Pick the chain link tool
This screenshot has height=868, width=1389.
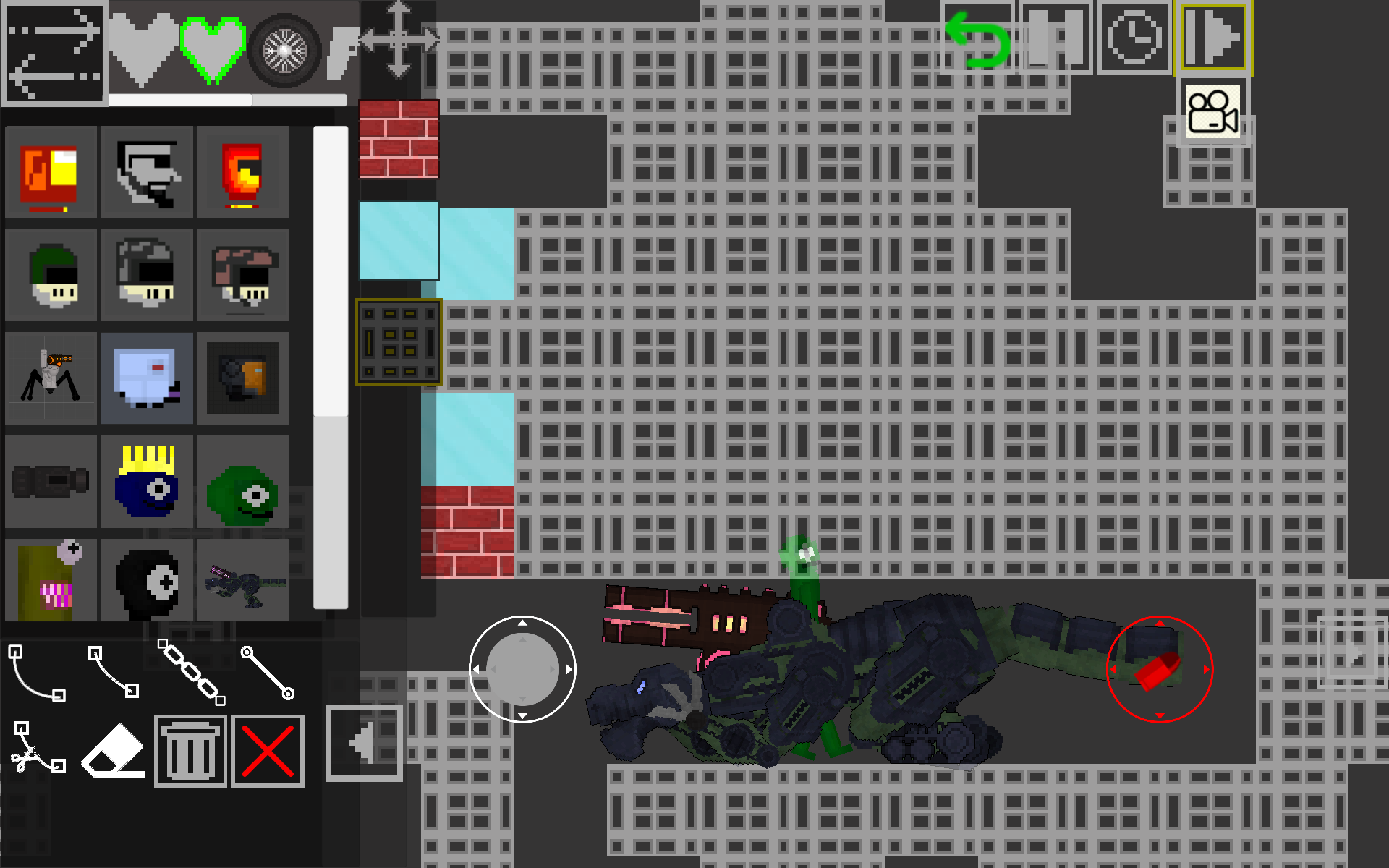tap(192, 672)
